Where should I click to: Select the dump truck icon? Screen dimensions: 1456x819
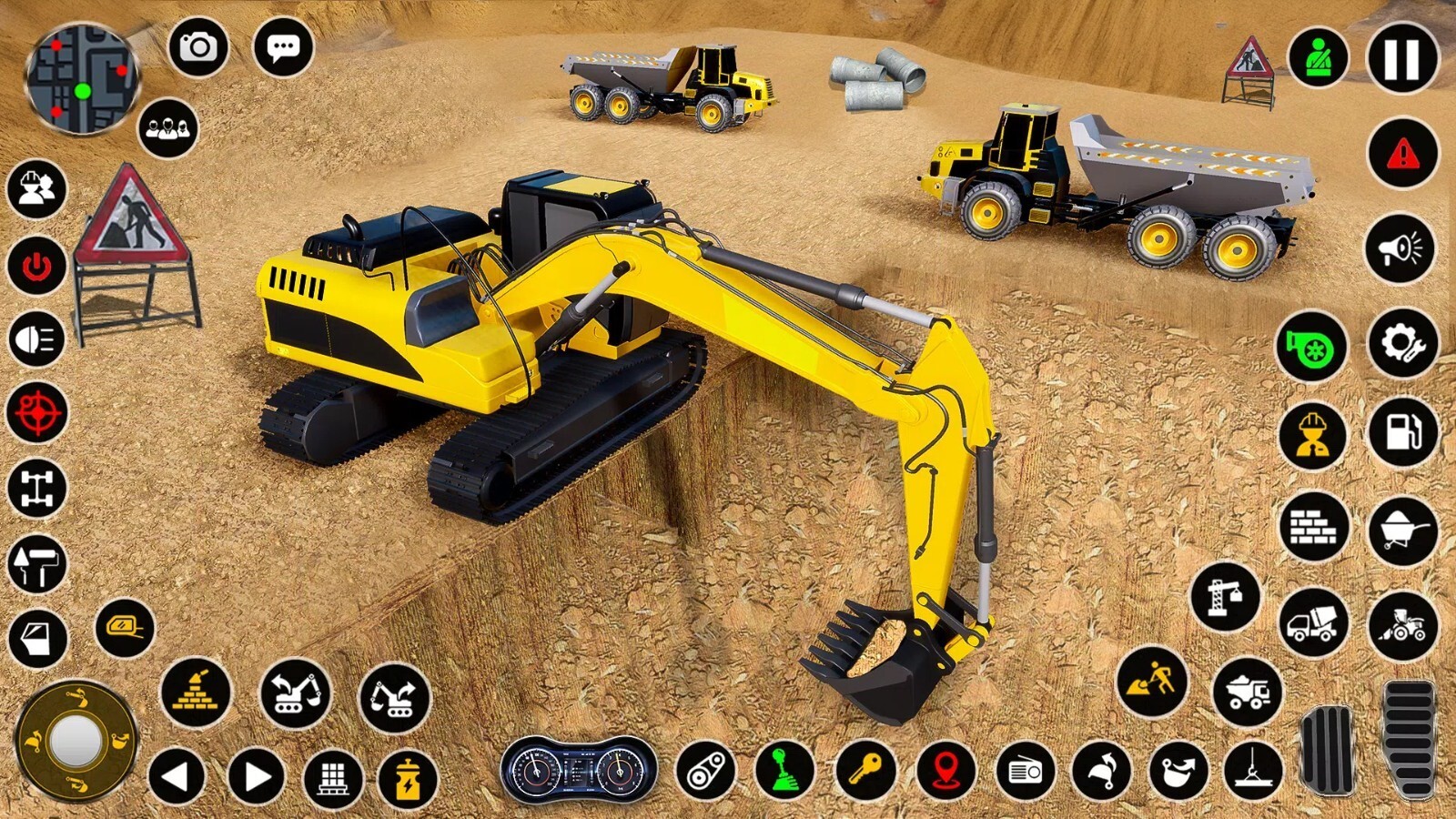(1248, 692)
